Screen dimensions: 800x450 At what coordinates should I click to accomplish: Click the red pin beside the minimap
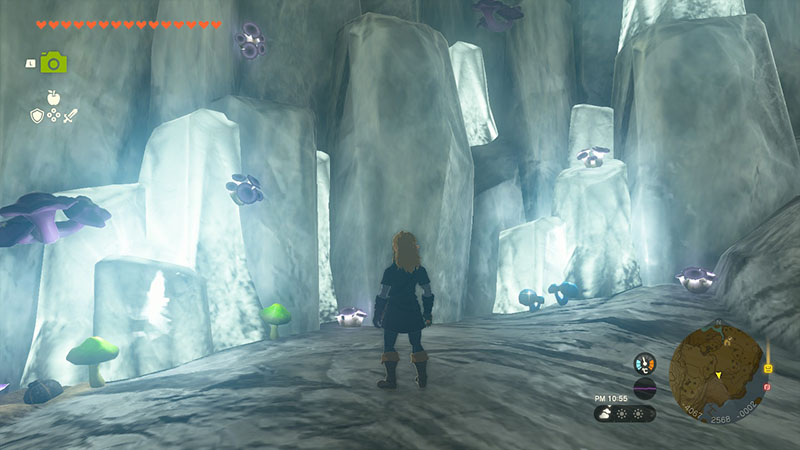click(x=768, y=386)
